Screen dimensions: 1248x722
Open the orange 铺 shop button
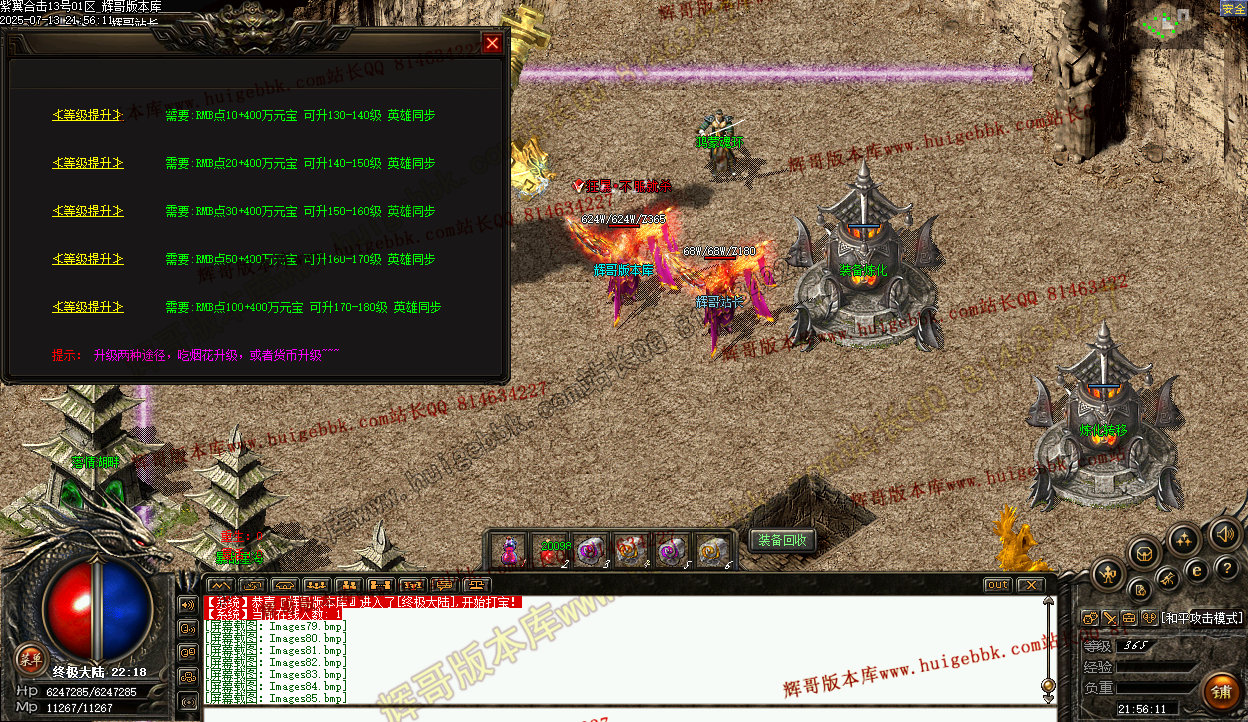(1220, 691)
